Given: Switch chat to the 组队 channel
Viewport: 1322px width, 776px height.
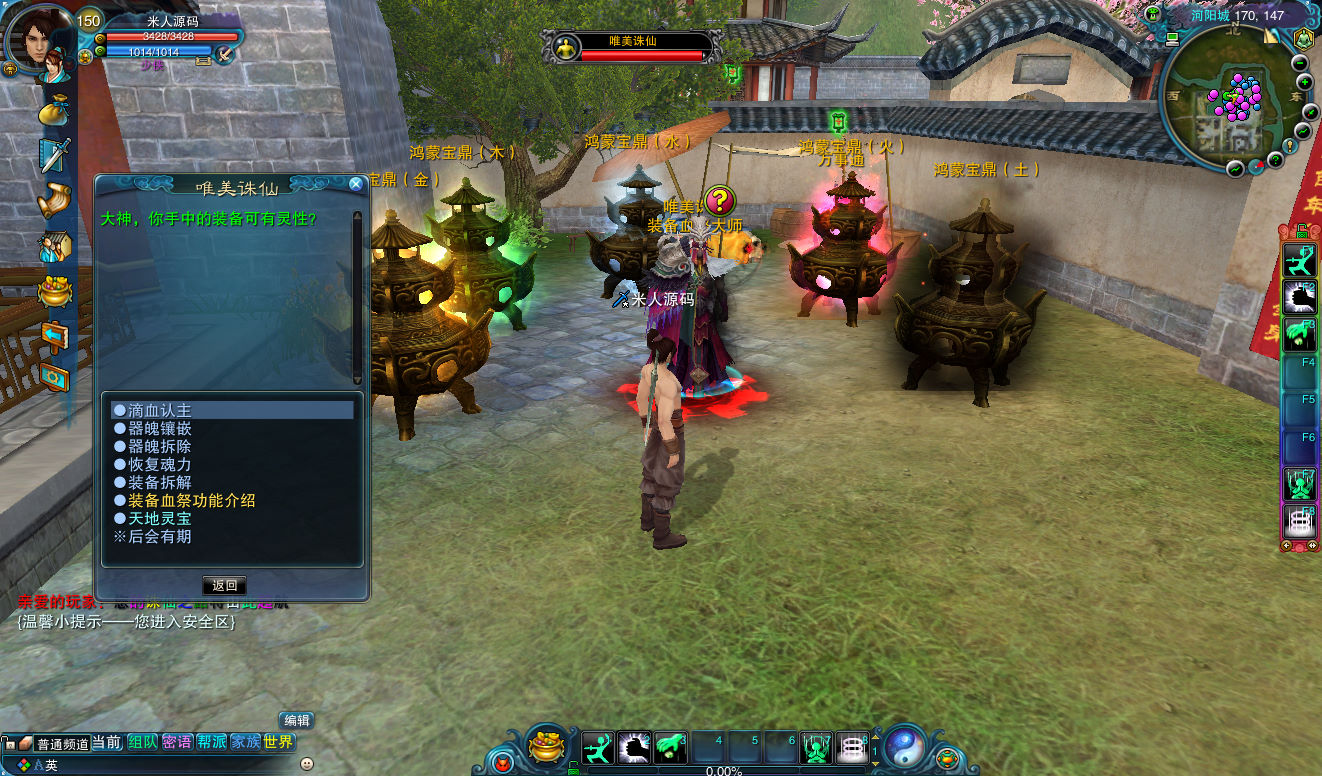Looking at the screenshot, I should point(143,742).
